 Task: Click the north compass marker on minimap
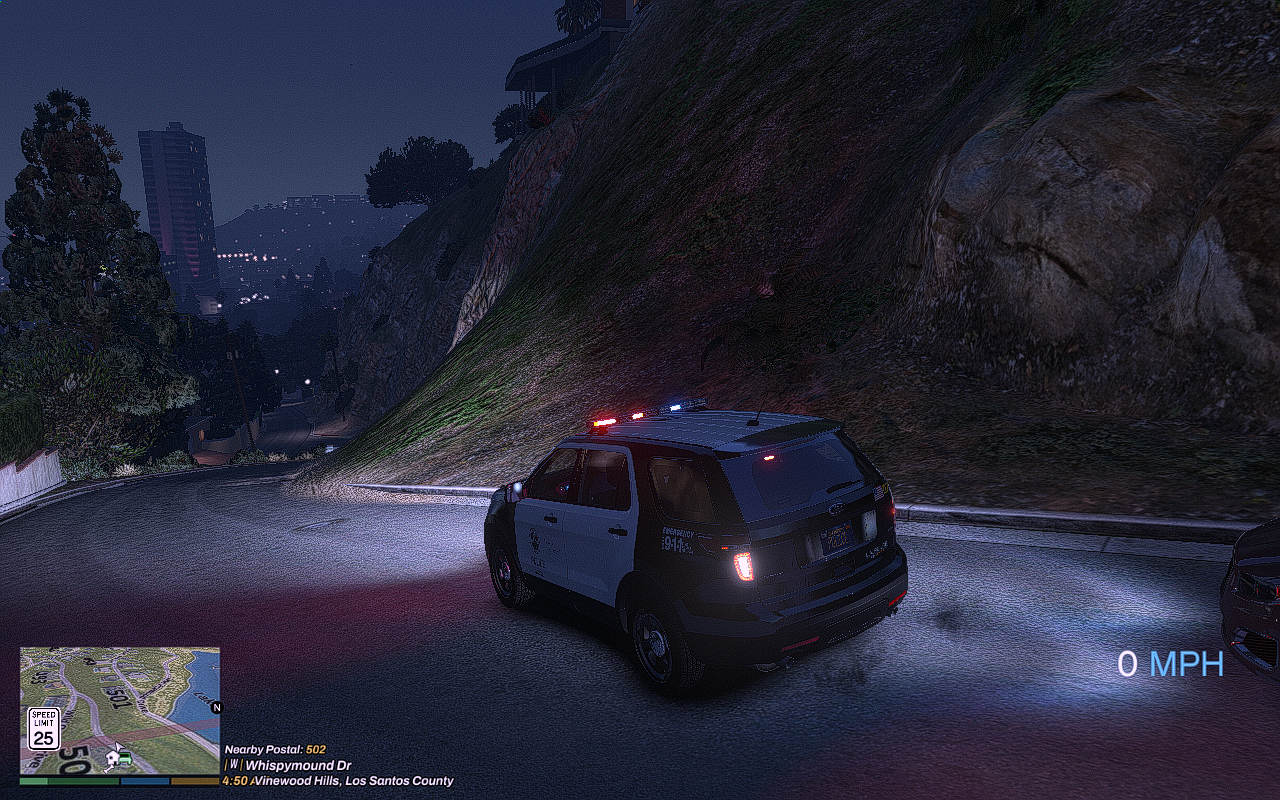tap(216, 707)
